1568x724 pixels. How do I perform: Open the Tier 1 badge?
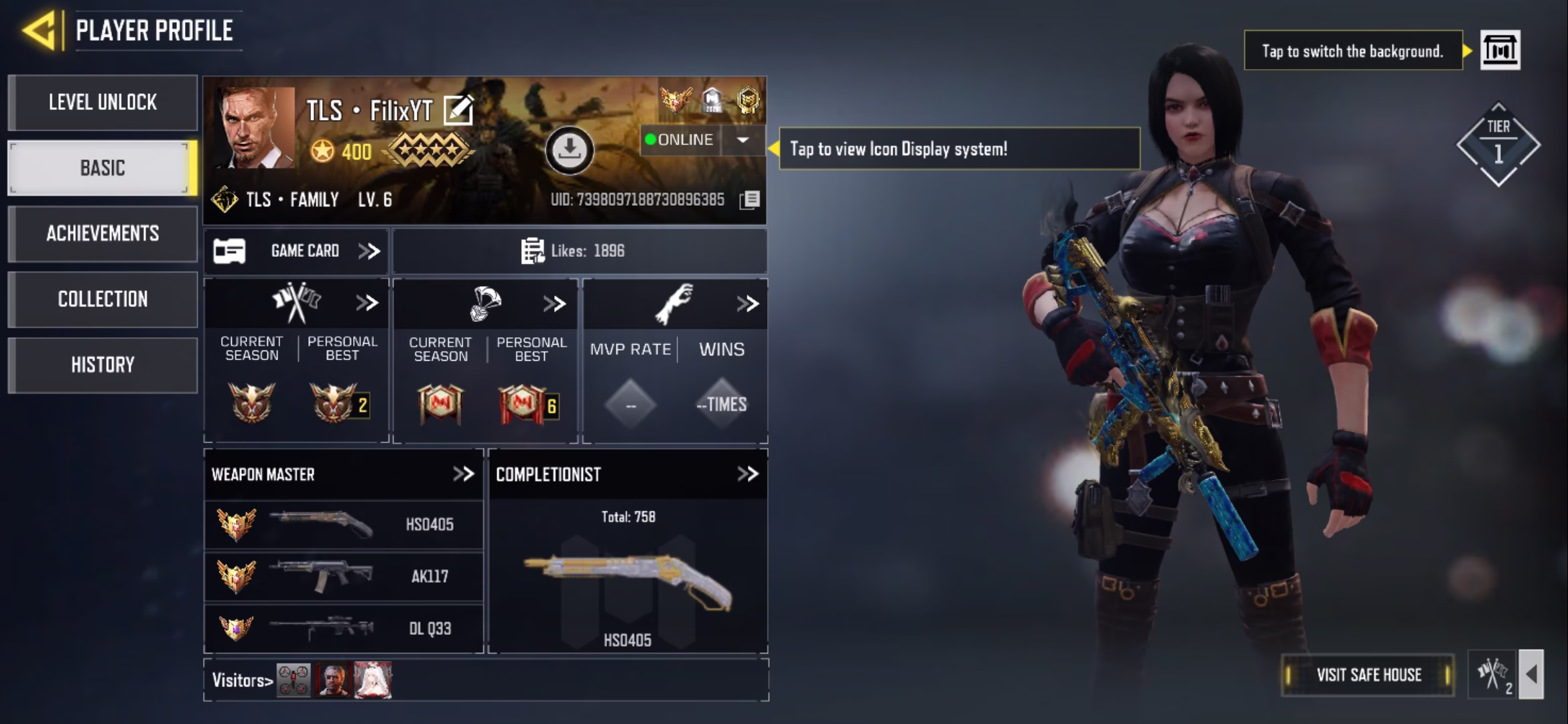click(x=1498, y=144)
